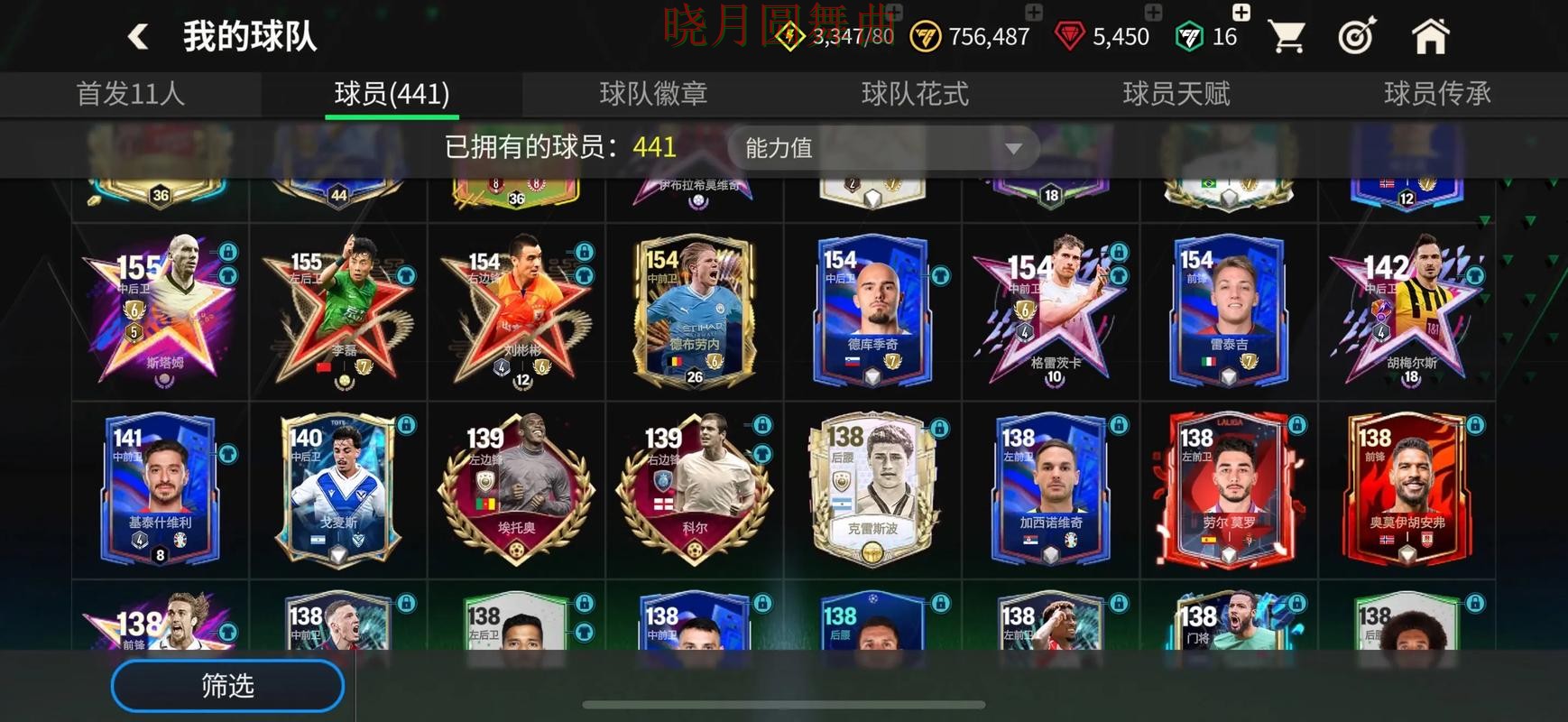This screenshot has width=1568, height=722.
Task: Click the objectives target icon
Action: (1358, 36)
